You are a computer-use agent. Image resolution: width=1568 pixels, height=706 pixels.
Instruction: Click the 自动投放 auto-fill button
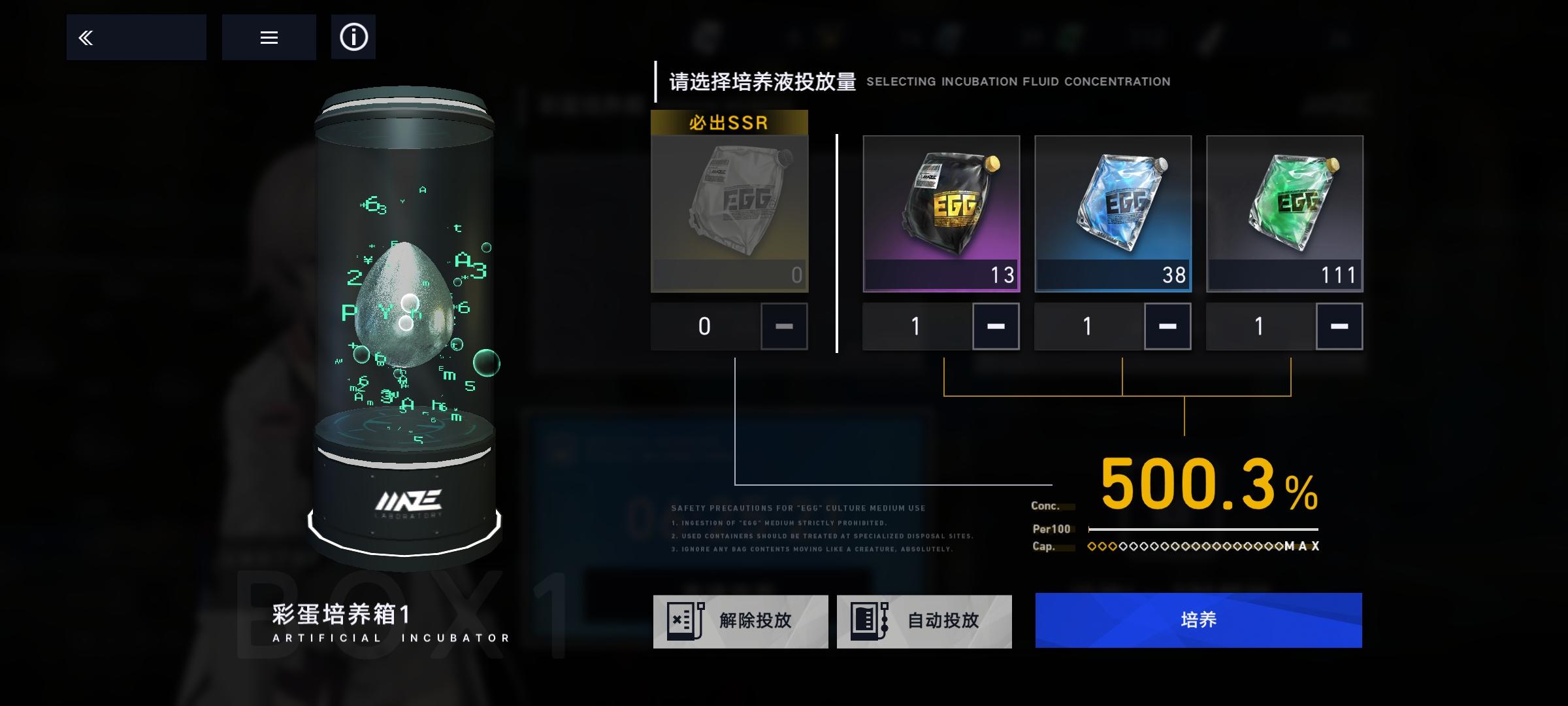(924, 621)
